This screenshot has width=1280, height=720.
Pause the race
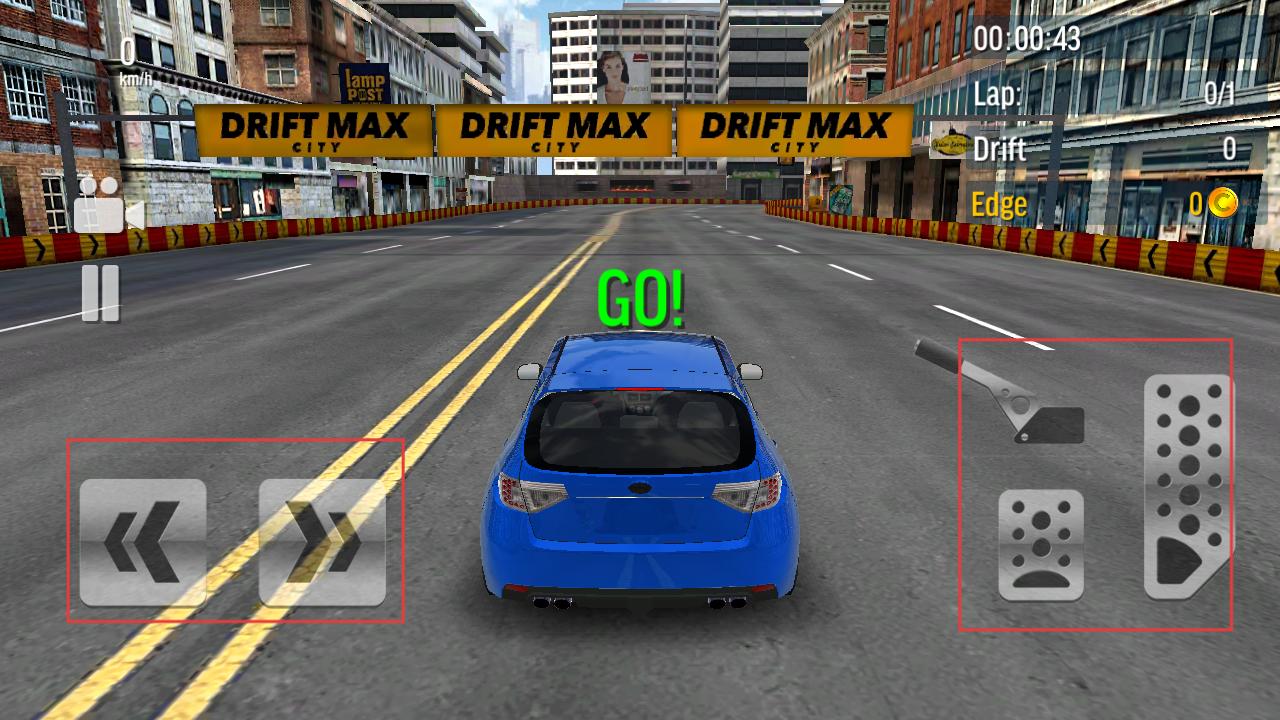point(100,293)
